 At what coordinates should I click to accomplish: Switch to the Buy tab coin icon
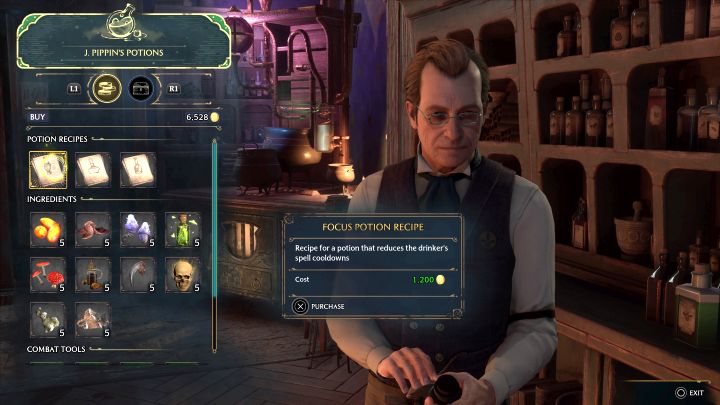108,89
